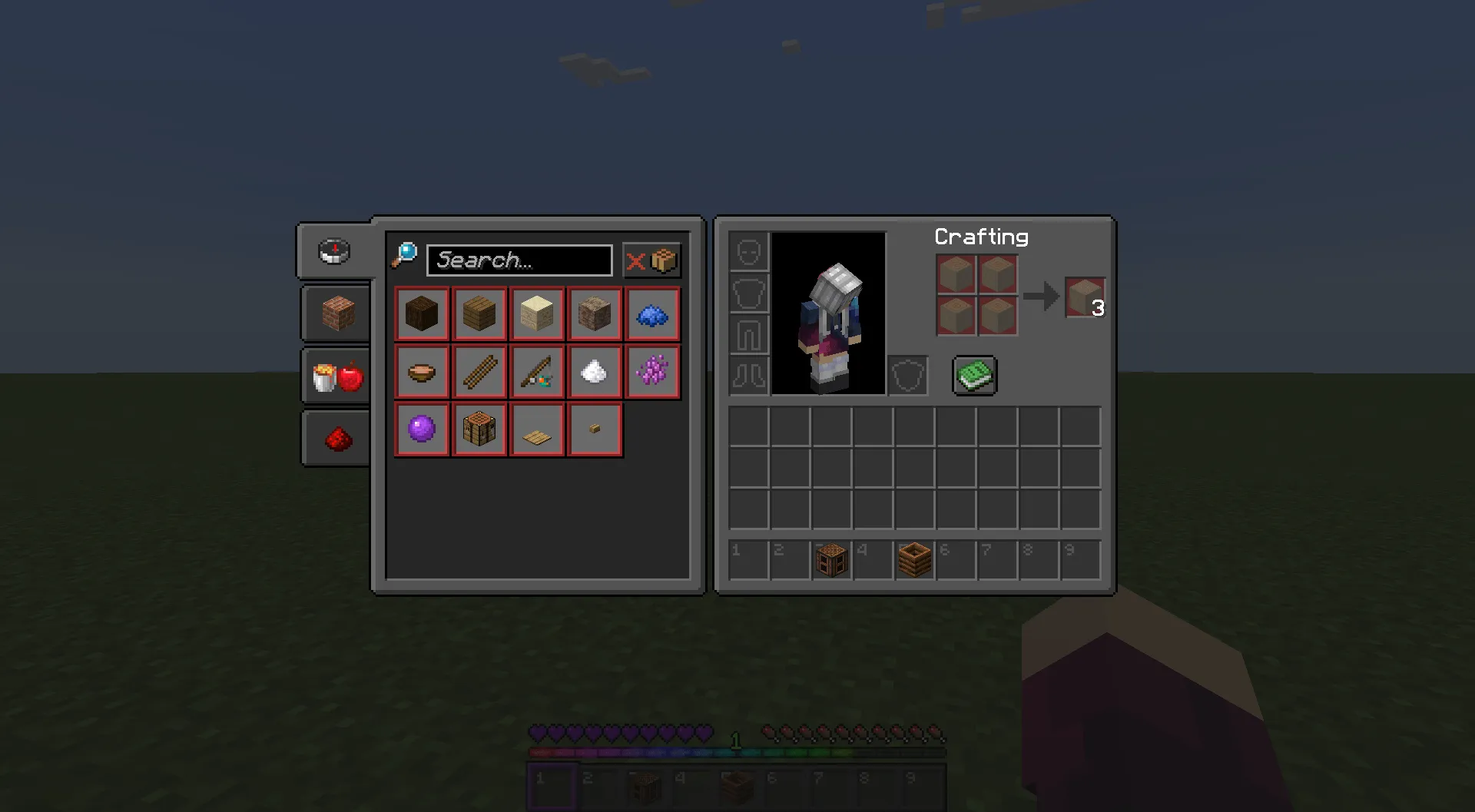1475x812 pixels.
Task: Clear the search using the red X
Action: (637, 260)
